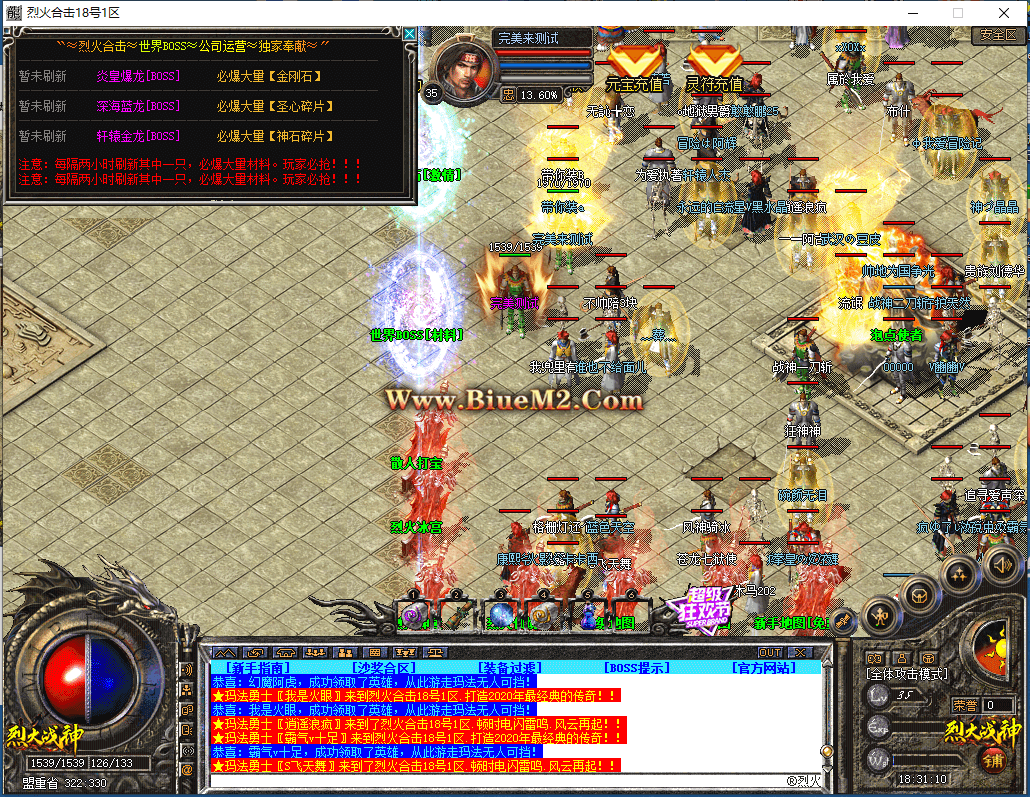Use the blue orb in hotbar slot 3
The width and height of the screenshot is (1030, 797).
tap(501, 615)
